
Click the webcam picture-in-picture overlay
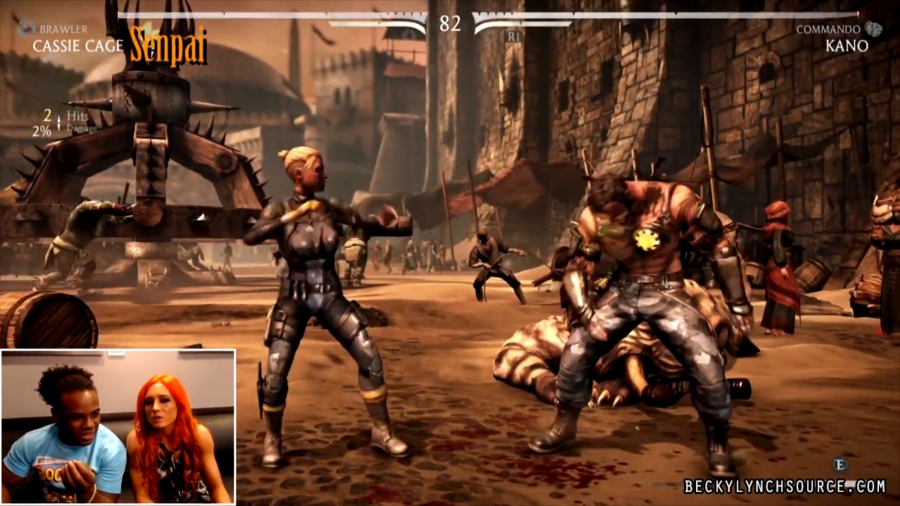tap(118, 426)
